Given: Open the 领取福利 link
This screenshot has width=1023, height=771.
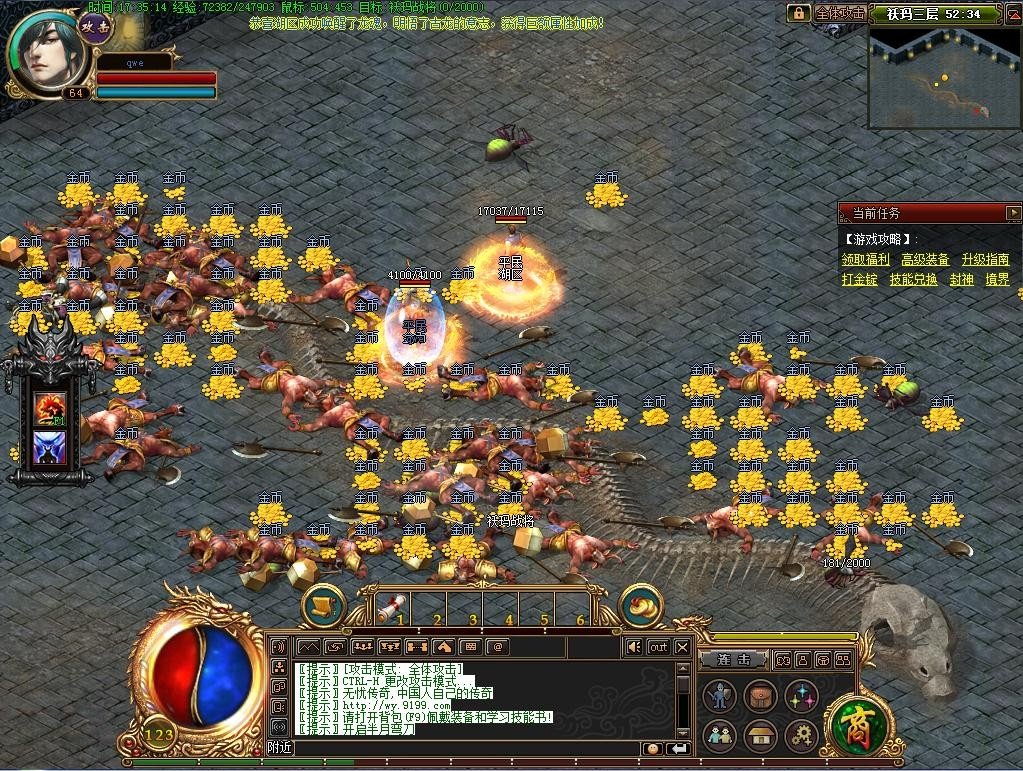Looking at the screenshot, I should [865, 259].
